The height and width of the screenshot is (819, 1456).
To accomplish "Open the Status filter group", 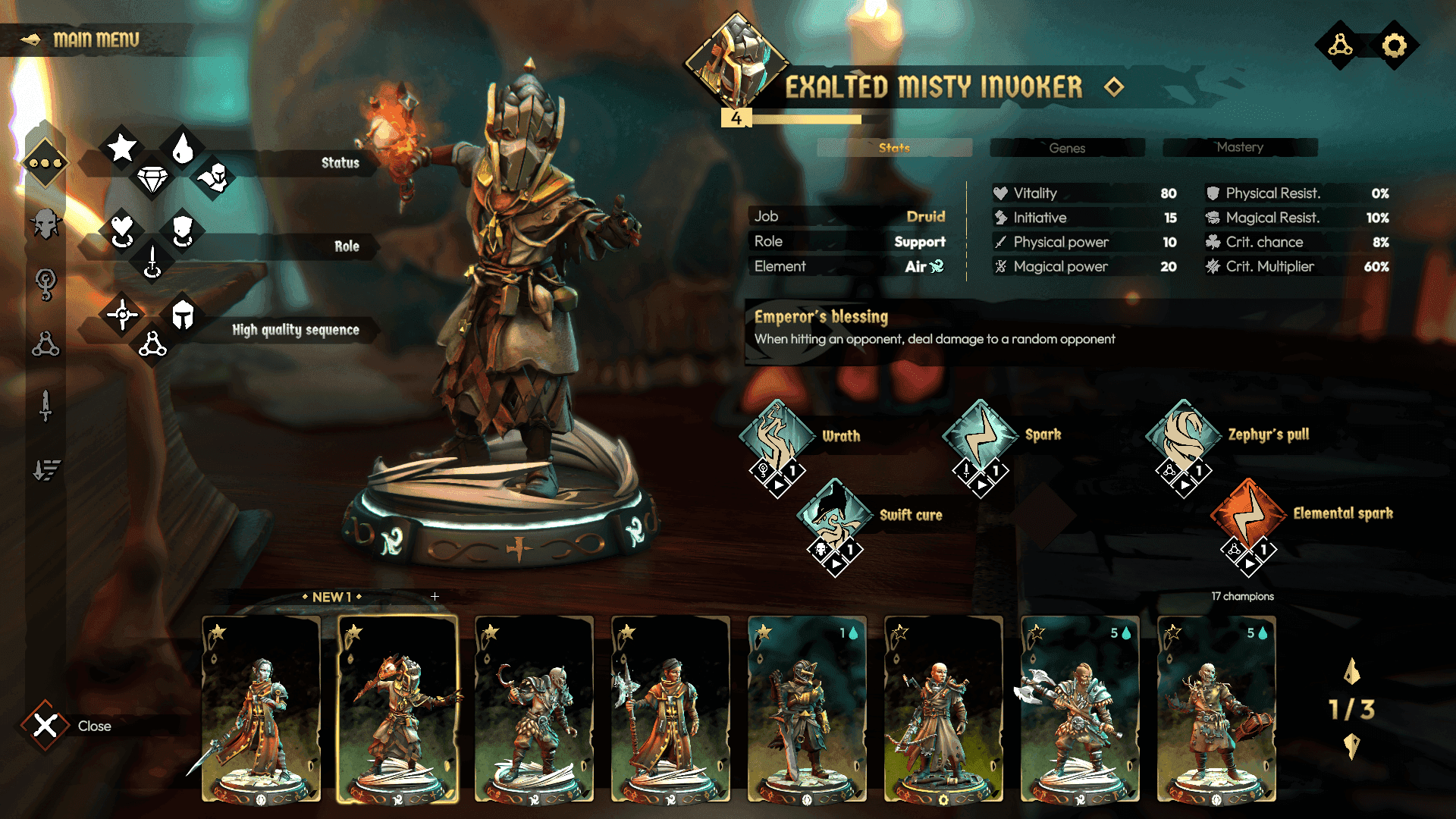I will [340, 162].
